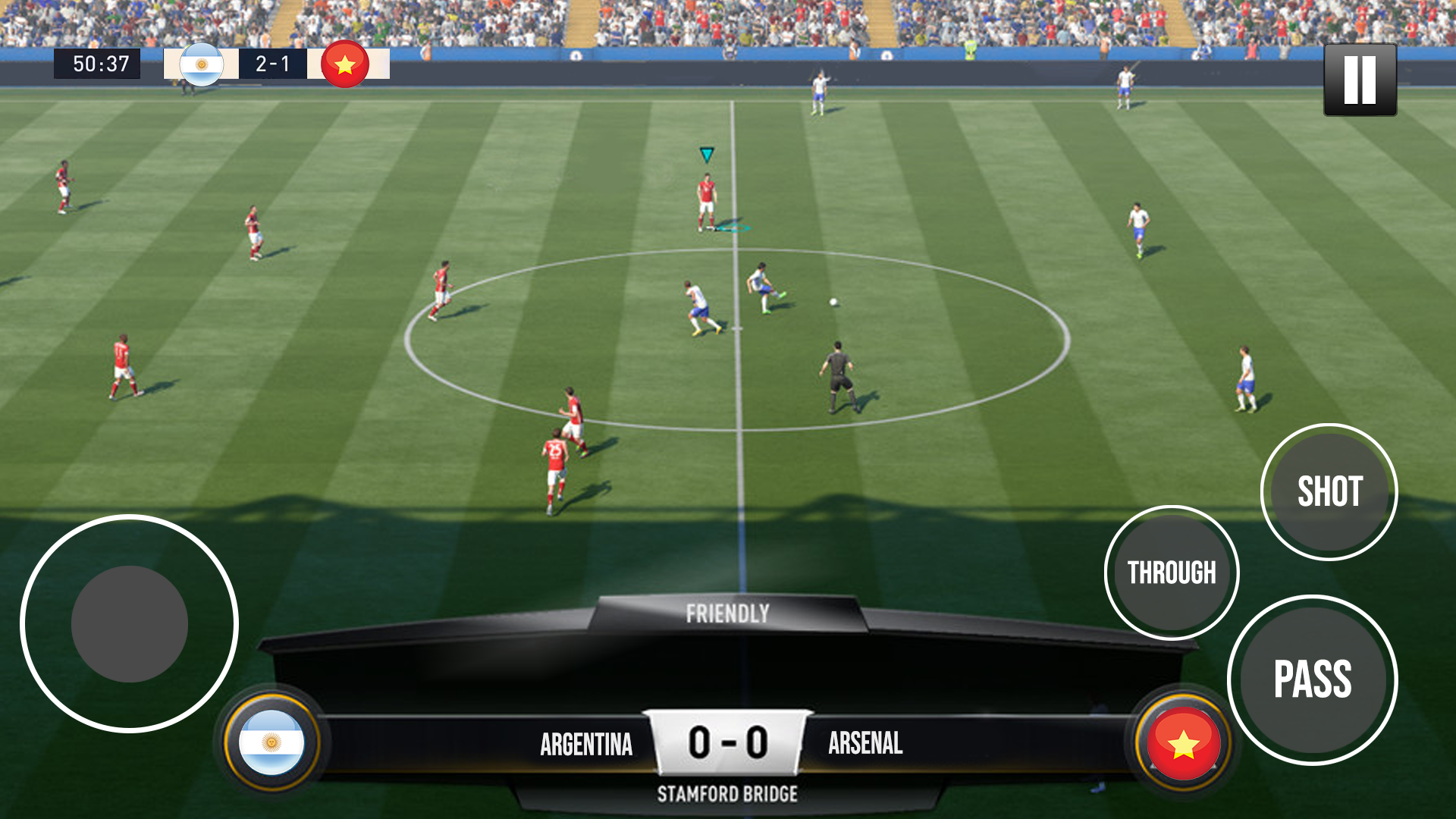This screenshot has width=1456, height=819.
Task: Select the ARGENTINA team name on the scoreboard
Action: tap(585, 743)
